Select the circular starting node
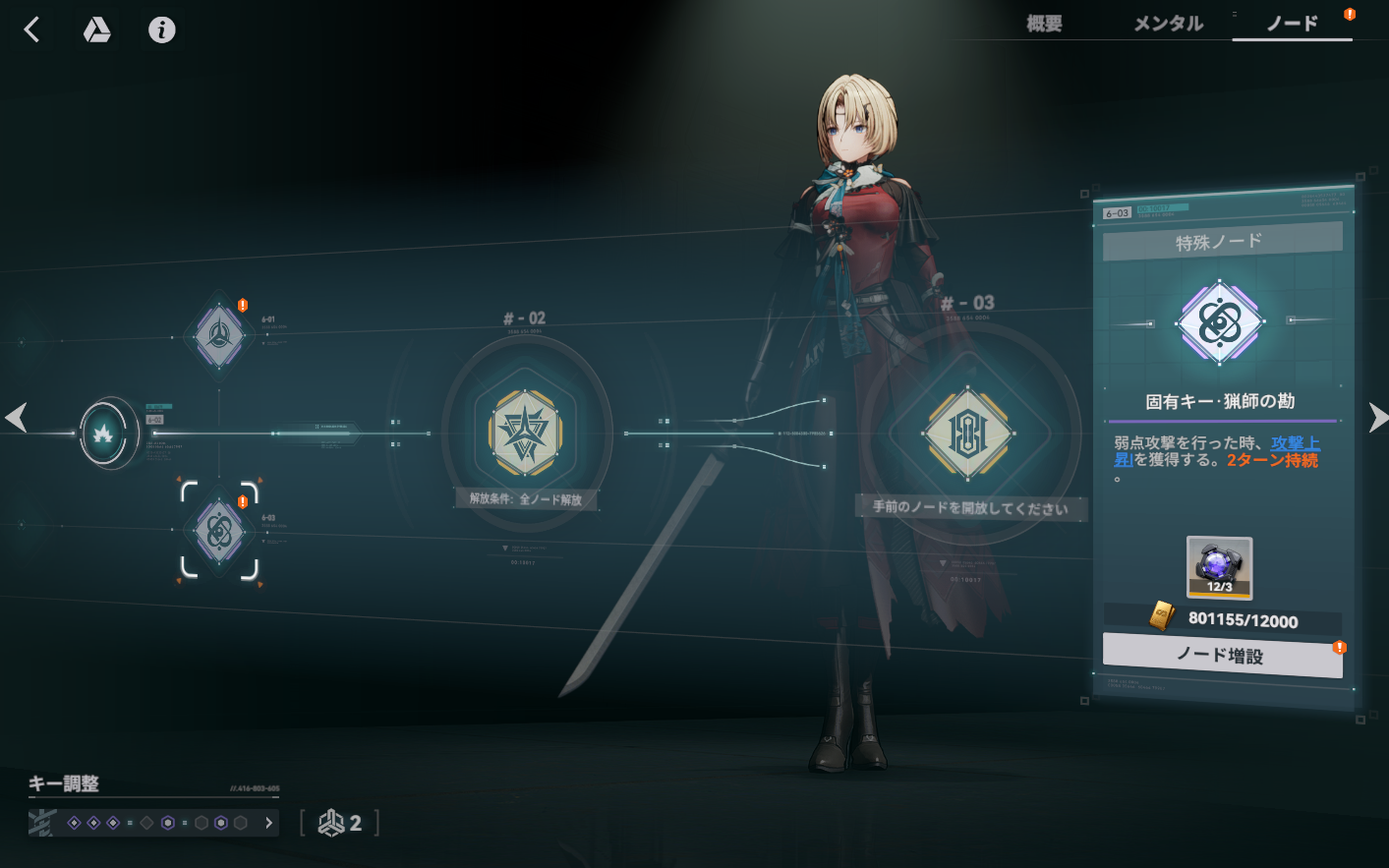Image resolution: width=1389 pixels, height=868 pixels. point(104,433)
